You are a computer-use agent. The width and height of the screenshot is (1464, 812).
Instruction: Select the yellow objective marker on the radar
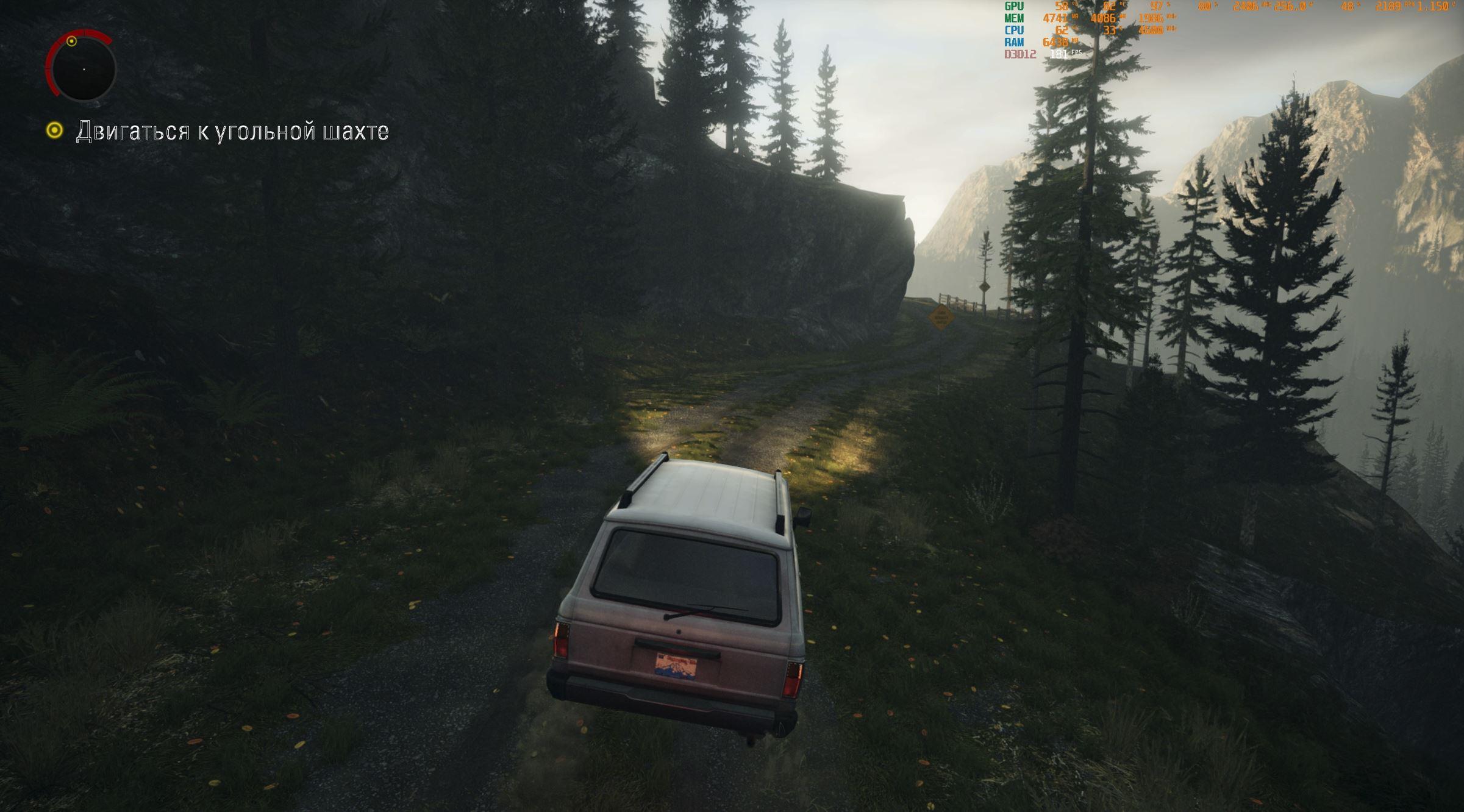[71, 41]
